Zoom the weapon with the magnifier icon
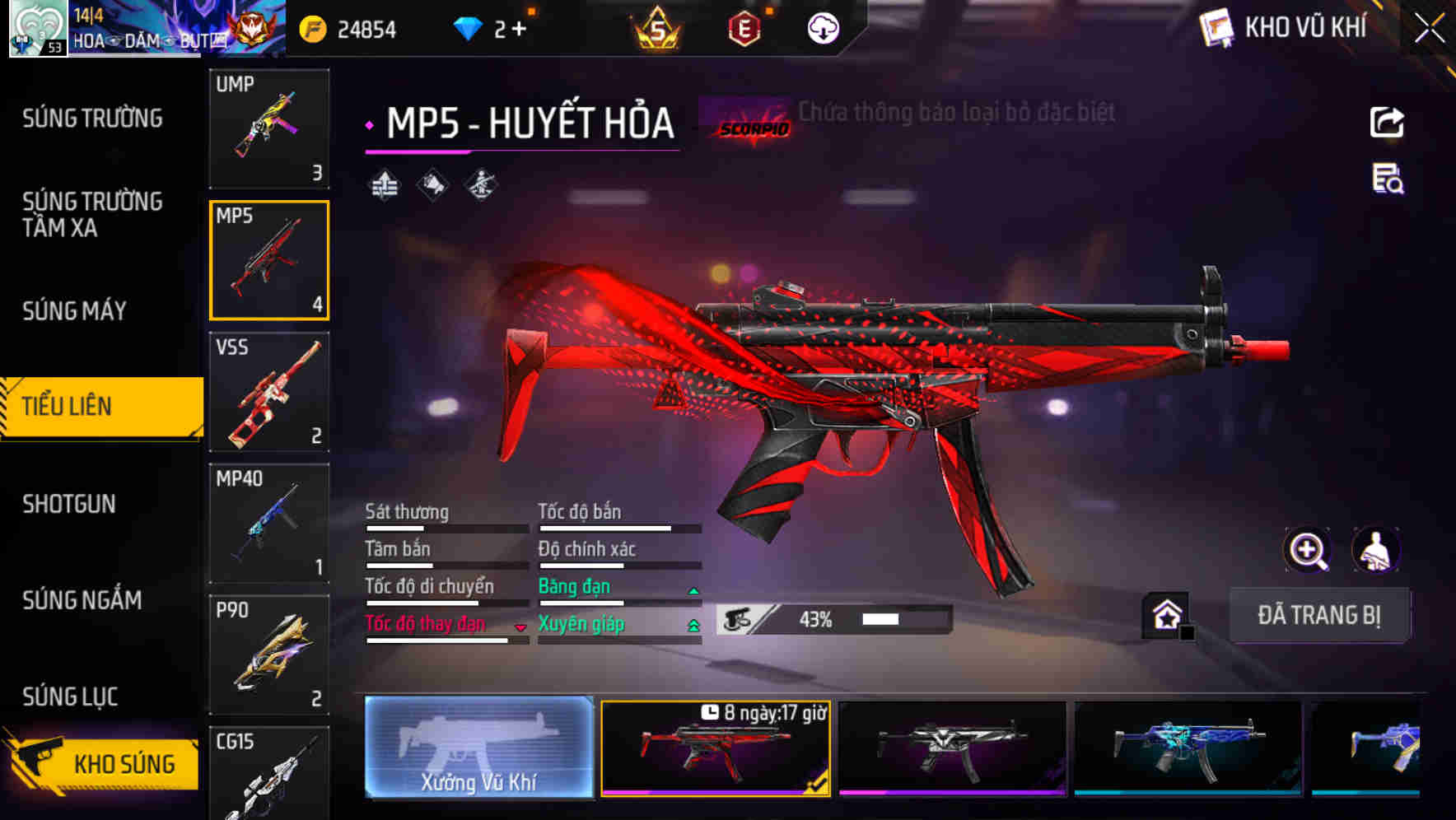The height and width of the screenshot is (820, 1456). (1308, 550)
